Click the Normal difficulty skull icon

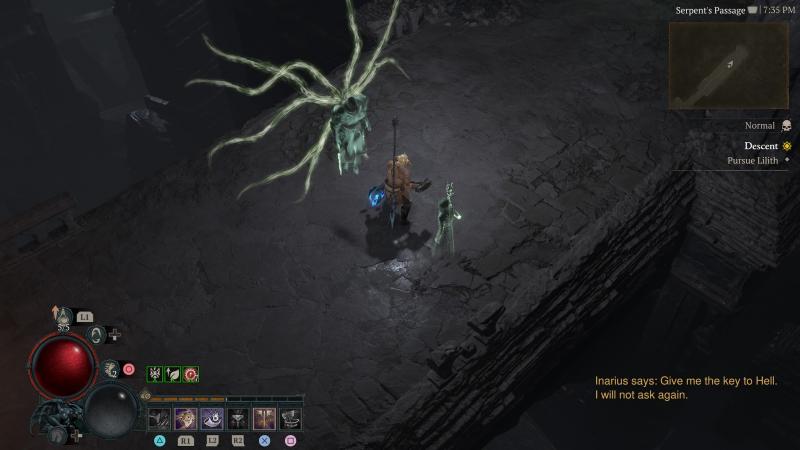click(x=786, y=126)
